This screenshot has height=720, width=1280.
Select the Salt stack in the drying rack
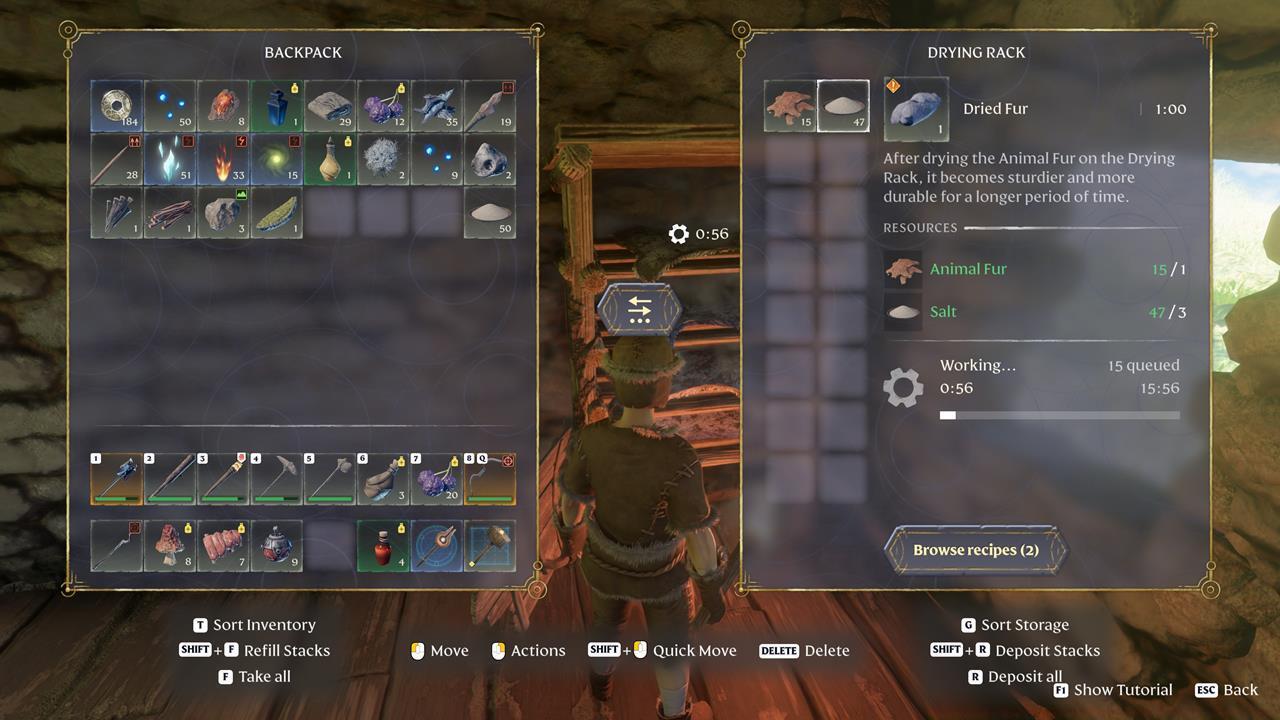click(x=843, y=106)
